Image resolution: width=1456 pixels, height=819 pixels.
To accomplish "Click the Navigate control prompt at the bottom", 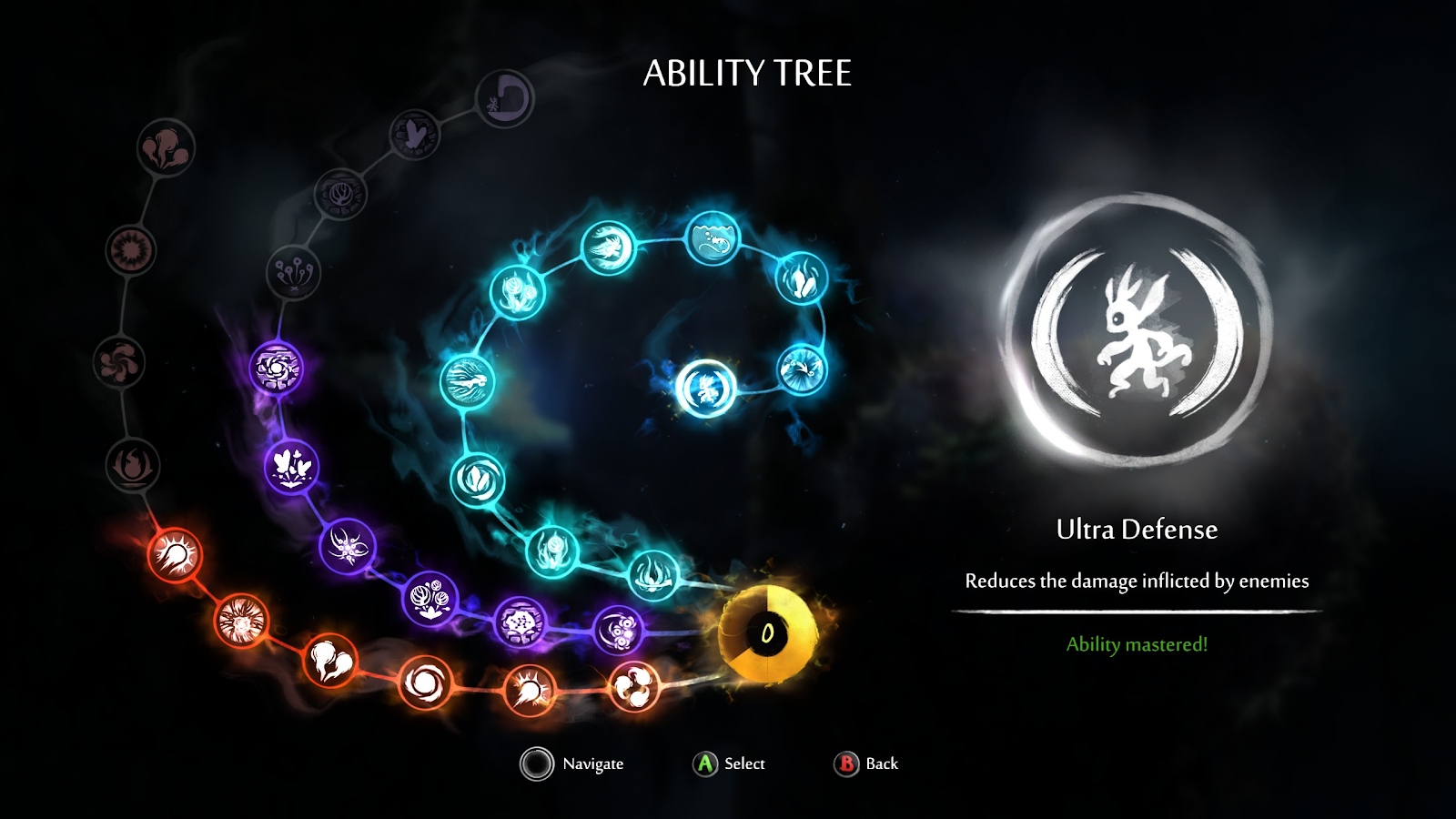I will tap(564, 764).
